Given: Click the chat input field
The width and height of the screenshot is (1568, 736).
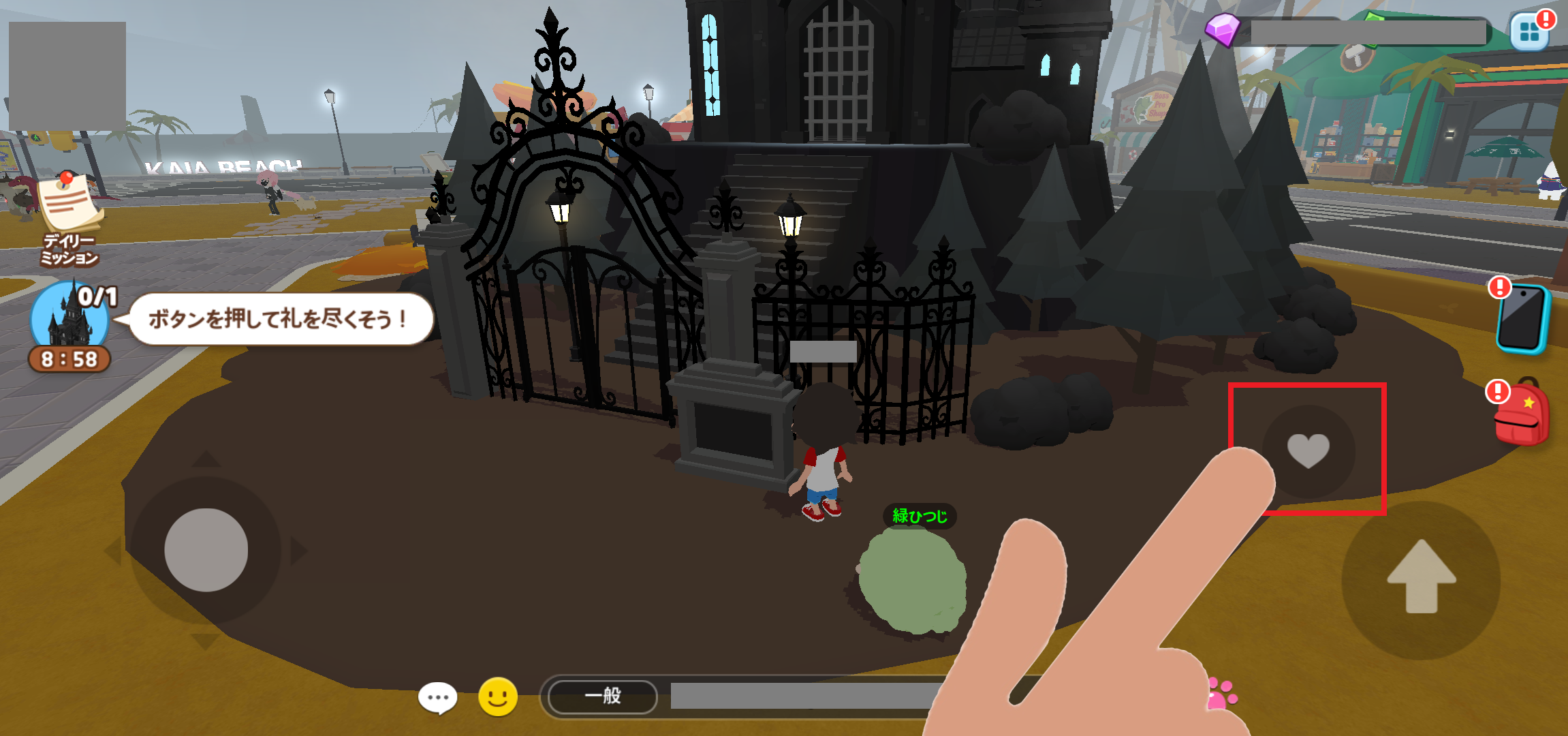Looking at the screenshot, I should click(x=804, y=696).
